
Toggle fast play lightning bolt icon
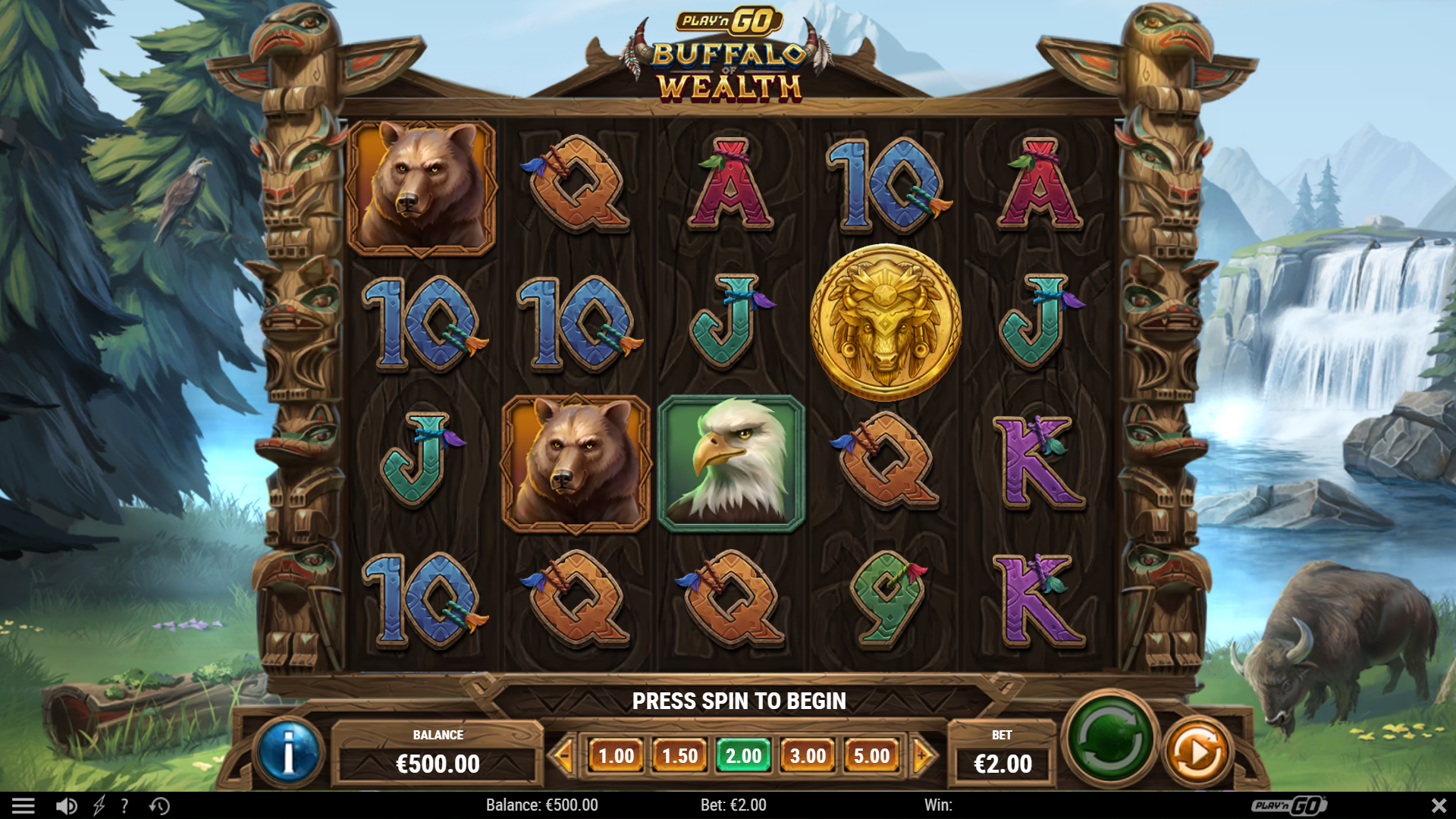click(x=99, y=805)
